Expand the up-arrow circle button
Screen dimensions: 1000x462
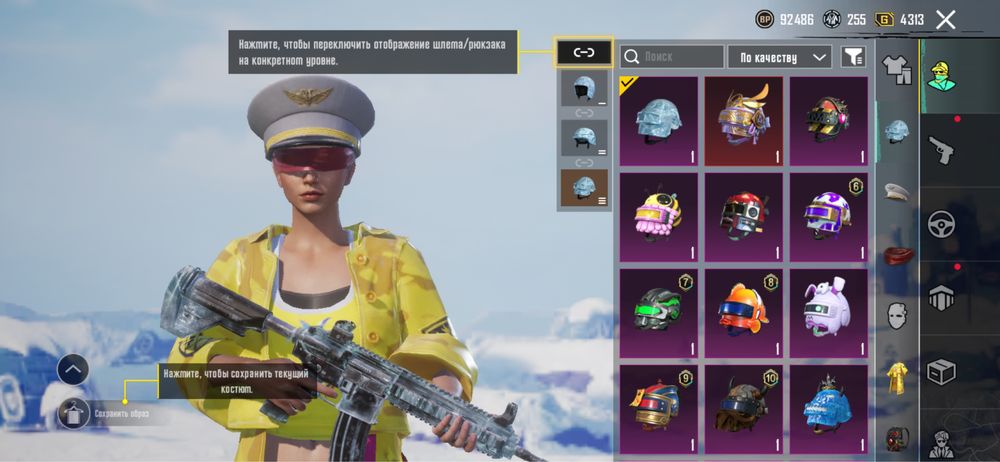coord(73,369)
